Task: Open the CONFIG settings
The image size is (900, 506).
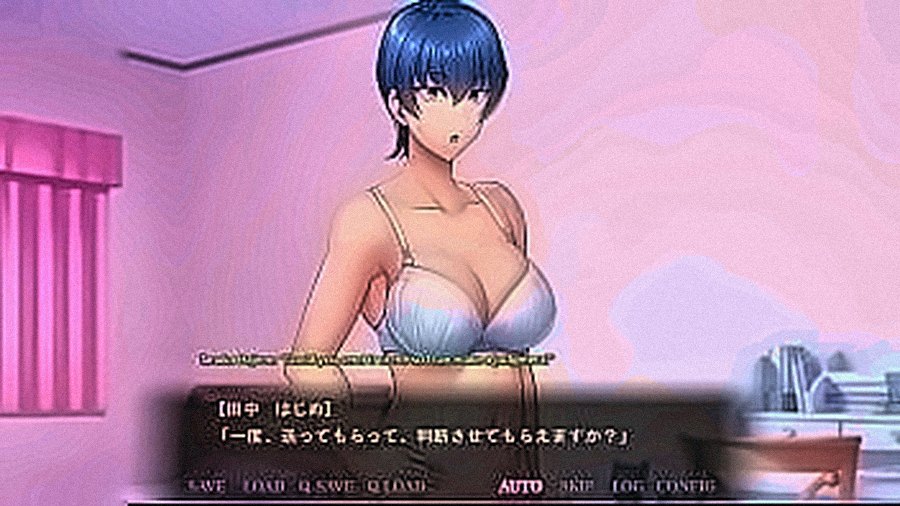Action: pyautogui.click(x=687, y=486)
